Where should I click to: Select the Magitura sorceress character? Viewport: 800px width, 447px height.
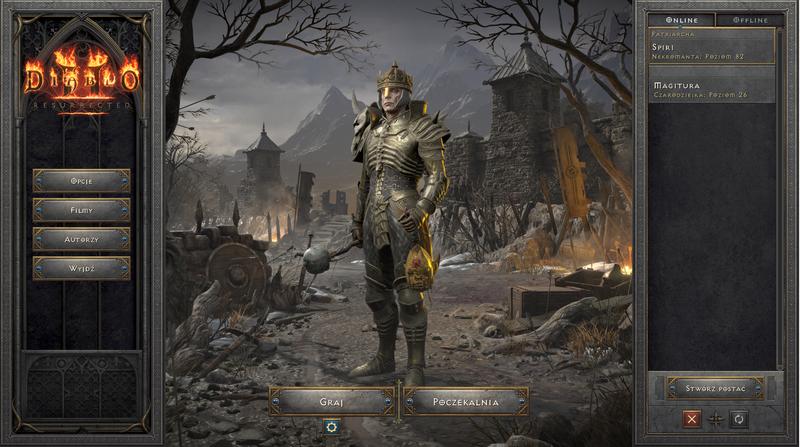pos(710,90)
